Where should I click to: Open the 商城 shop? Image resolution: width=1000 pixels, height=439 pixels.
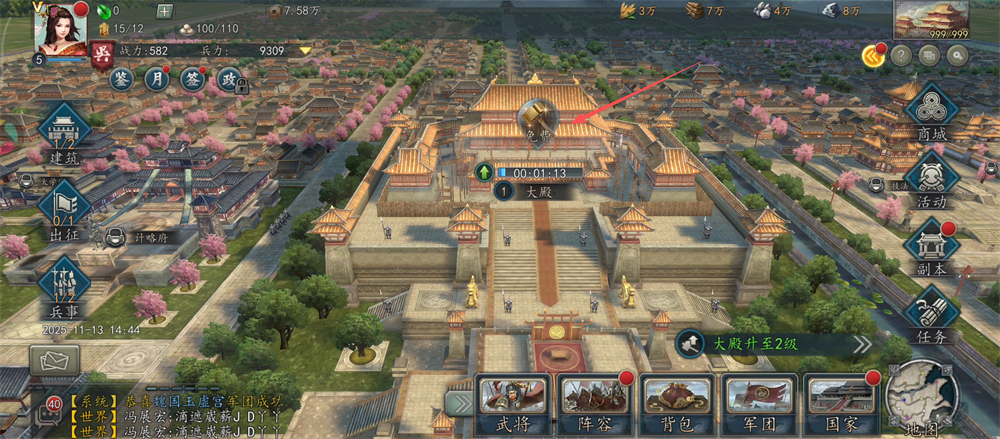pyautogui.click(x=931, y=115)
